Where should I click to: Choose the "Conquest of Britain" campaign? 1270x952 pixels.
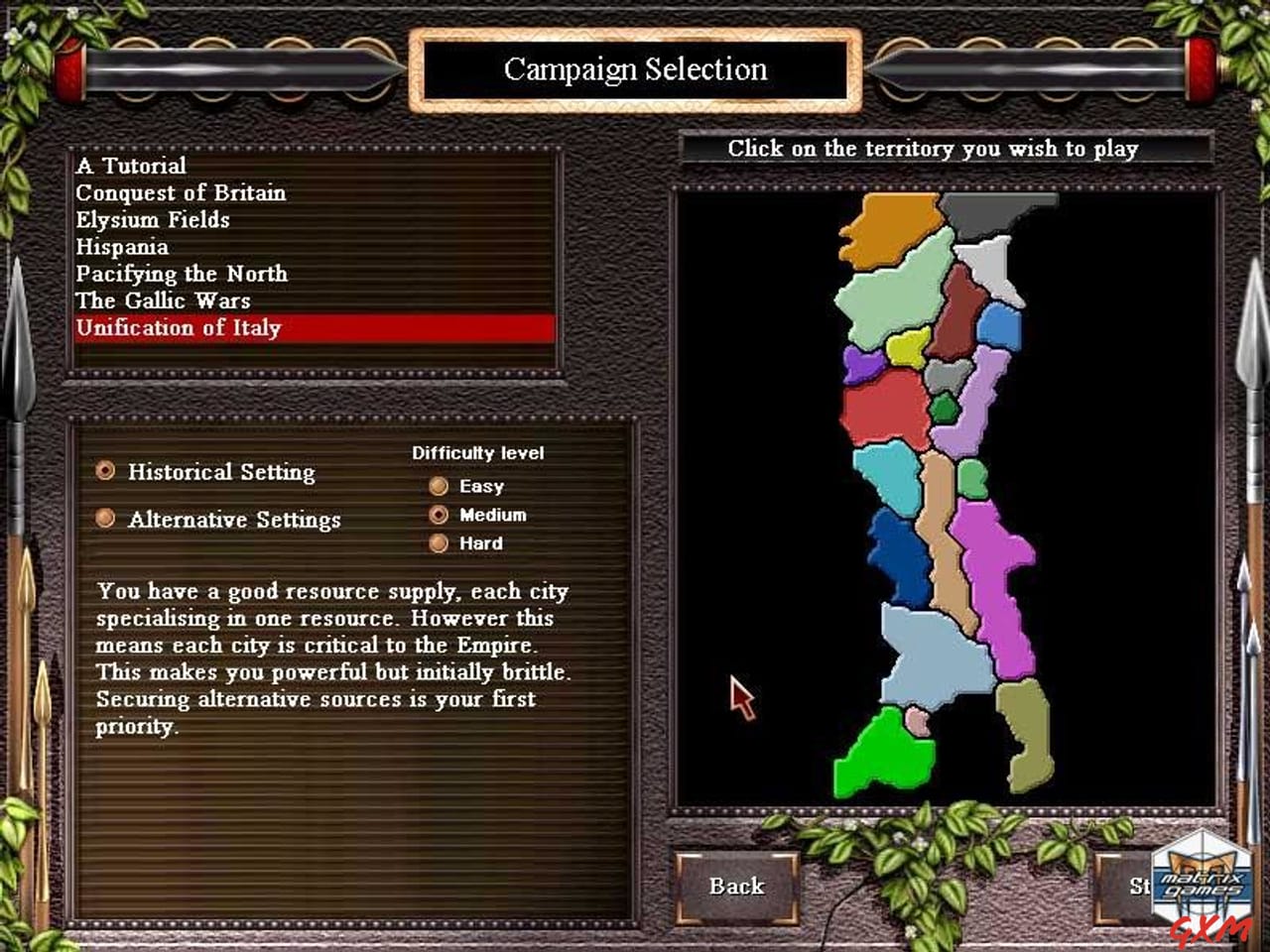[x=180, y=192]
